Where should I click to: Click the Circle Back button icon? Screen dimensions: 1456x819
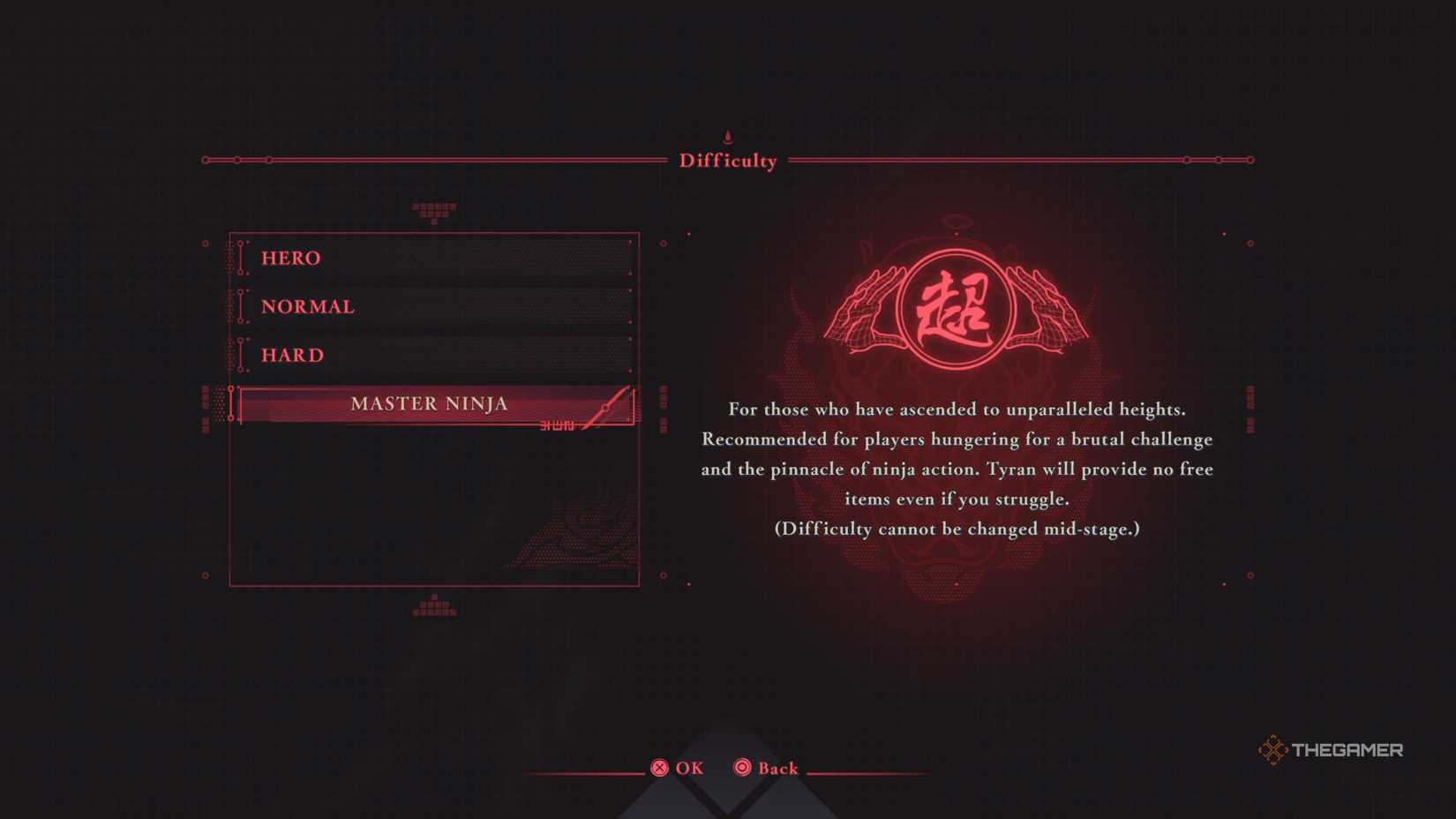pos(741,769)
